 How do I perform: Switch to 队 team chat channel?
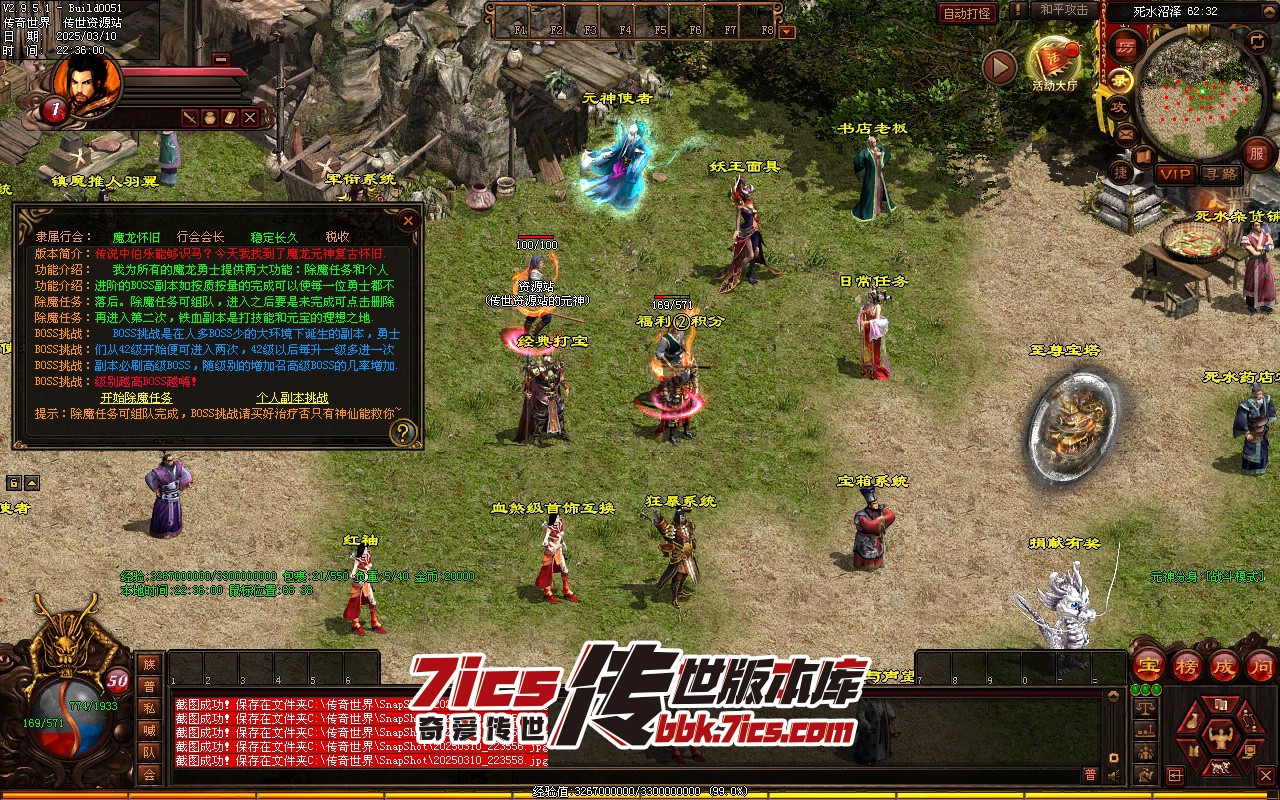(149, 752)
